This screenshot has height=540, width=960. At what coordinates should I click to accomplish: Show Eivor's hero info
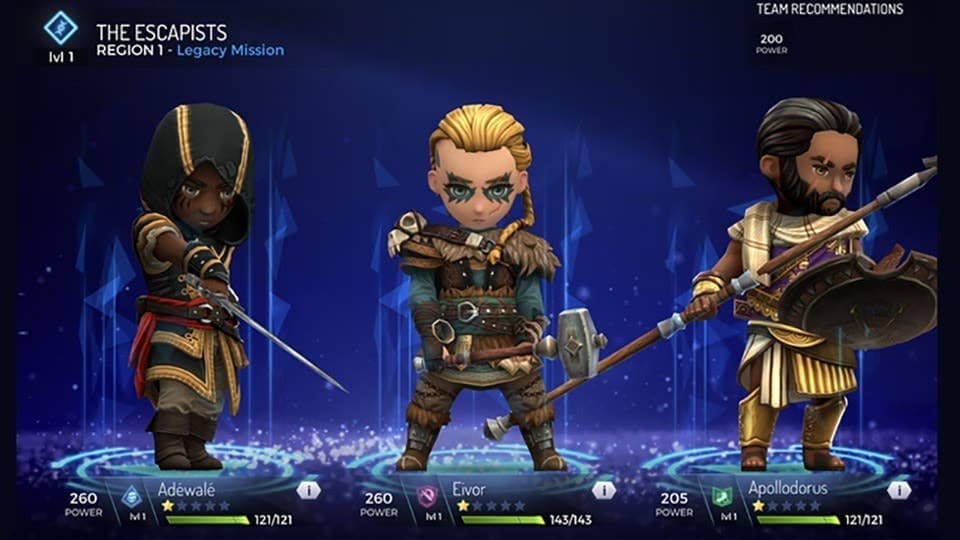(603, 490)
